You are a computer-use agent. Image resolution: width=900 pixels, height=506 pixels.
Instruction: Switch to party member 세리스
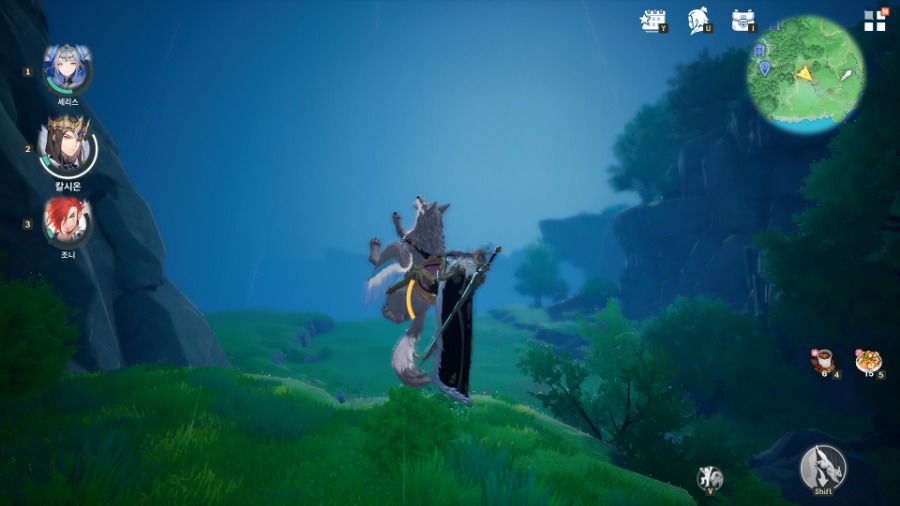click(x=67, y=70)
